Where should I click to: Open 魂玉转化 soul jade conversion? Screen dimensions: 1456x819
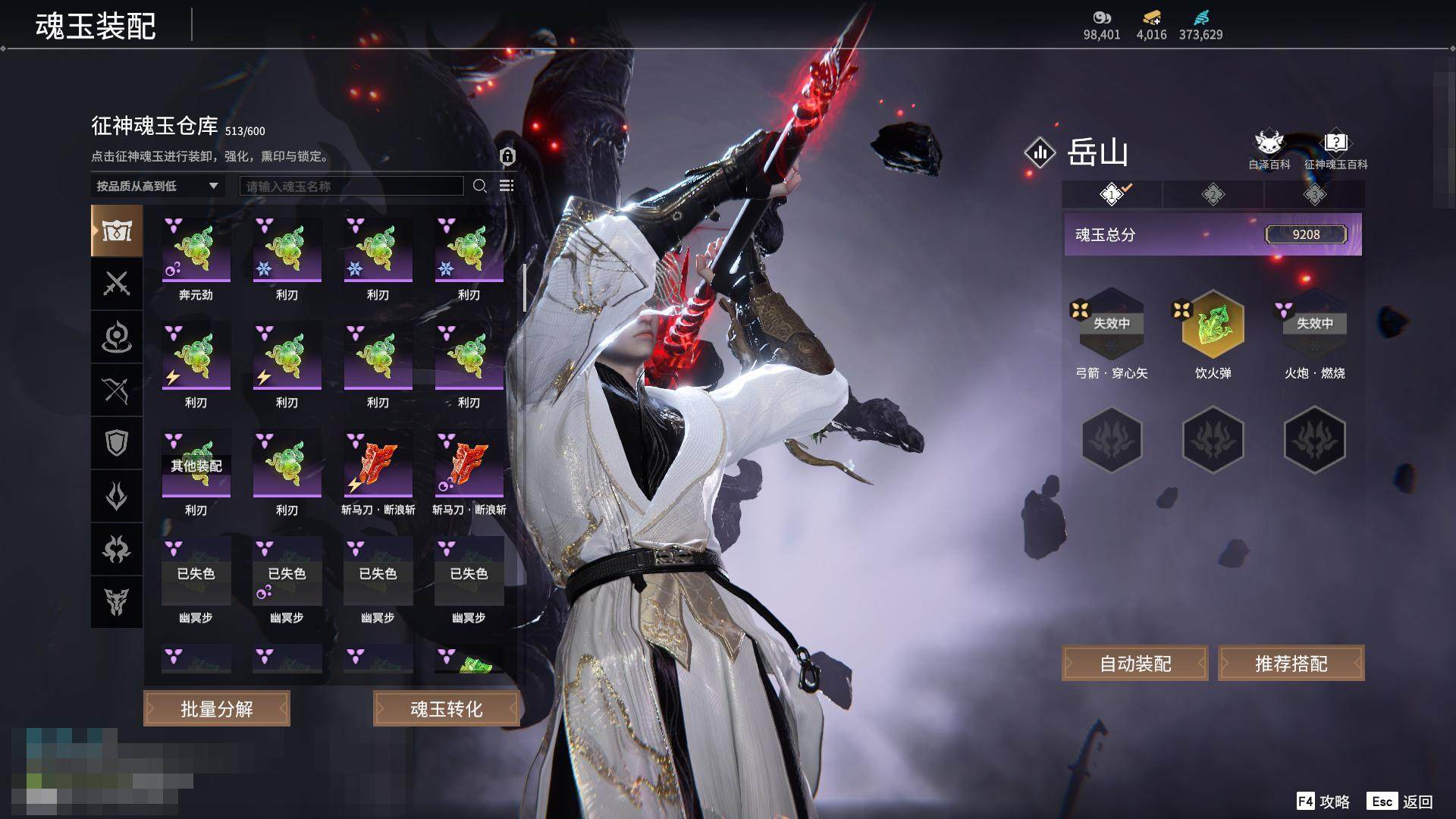(446, 708)
